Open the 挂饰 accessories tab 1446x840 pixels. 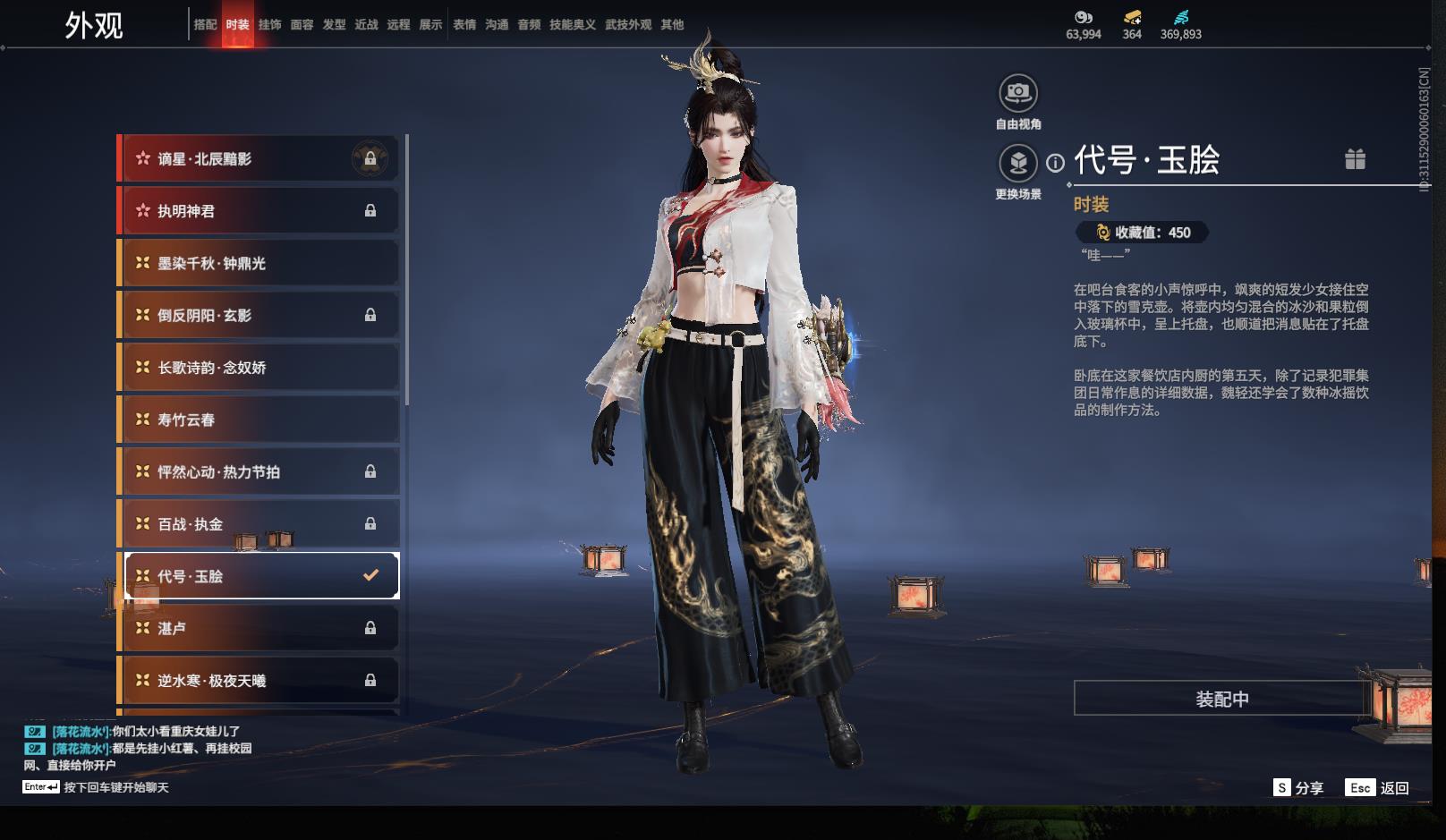pyautogui.click(x=269, y=25)
